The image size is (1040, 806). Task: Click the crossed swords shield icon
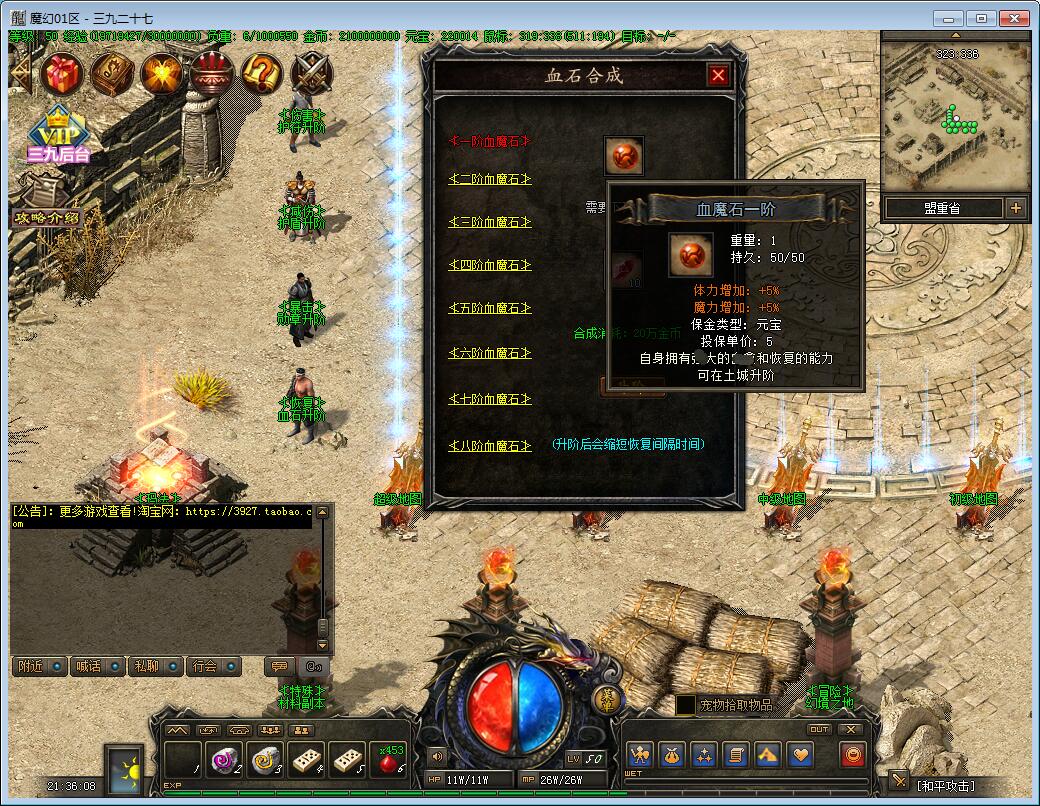(312, 73)
